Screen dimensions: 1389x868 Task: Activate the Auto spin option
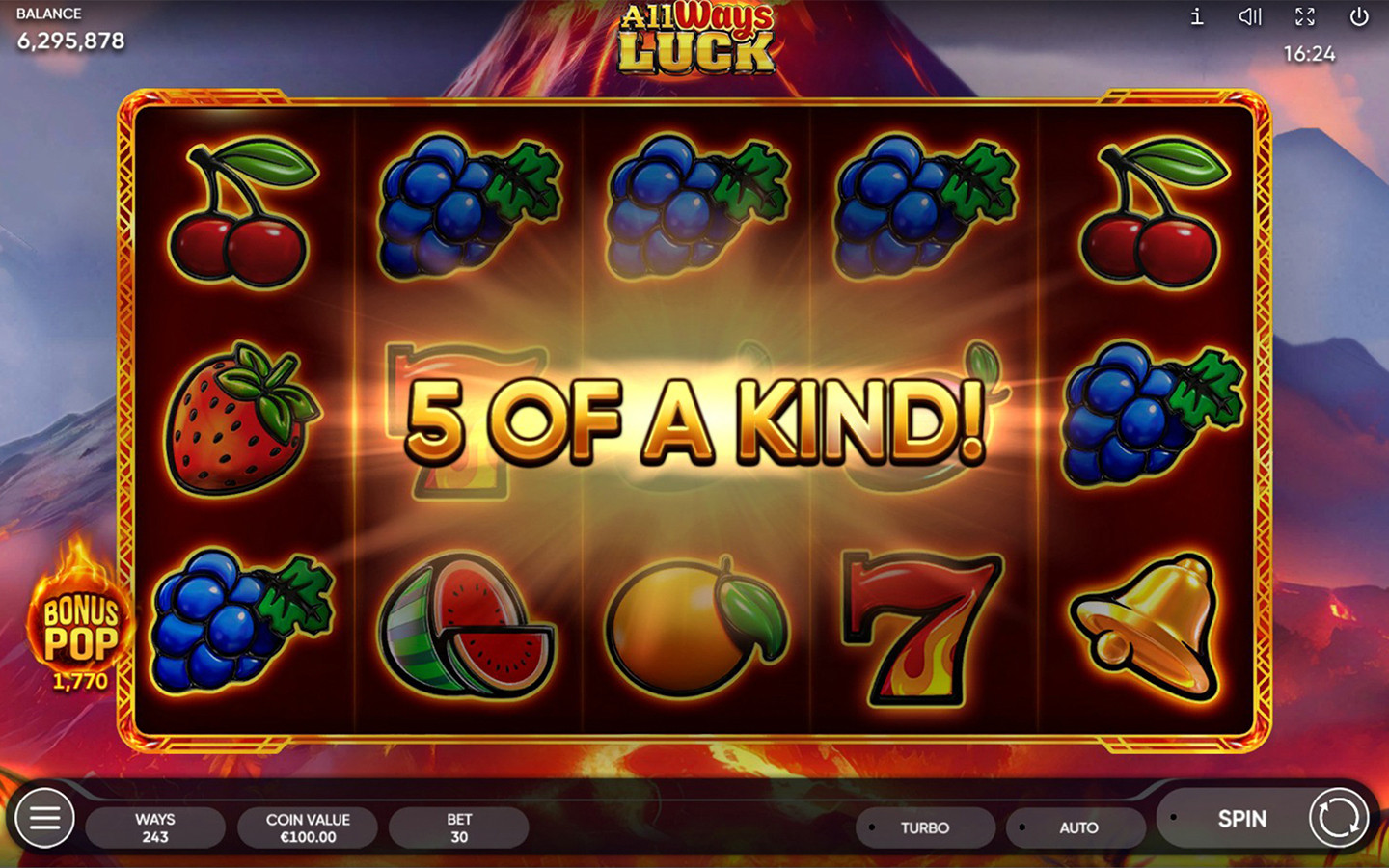click(x=1076, y=827)
